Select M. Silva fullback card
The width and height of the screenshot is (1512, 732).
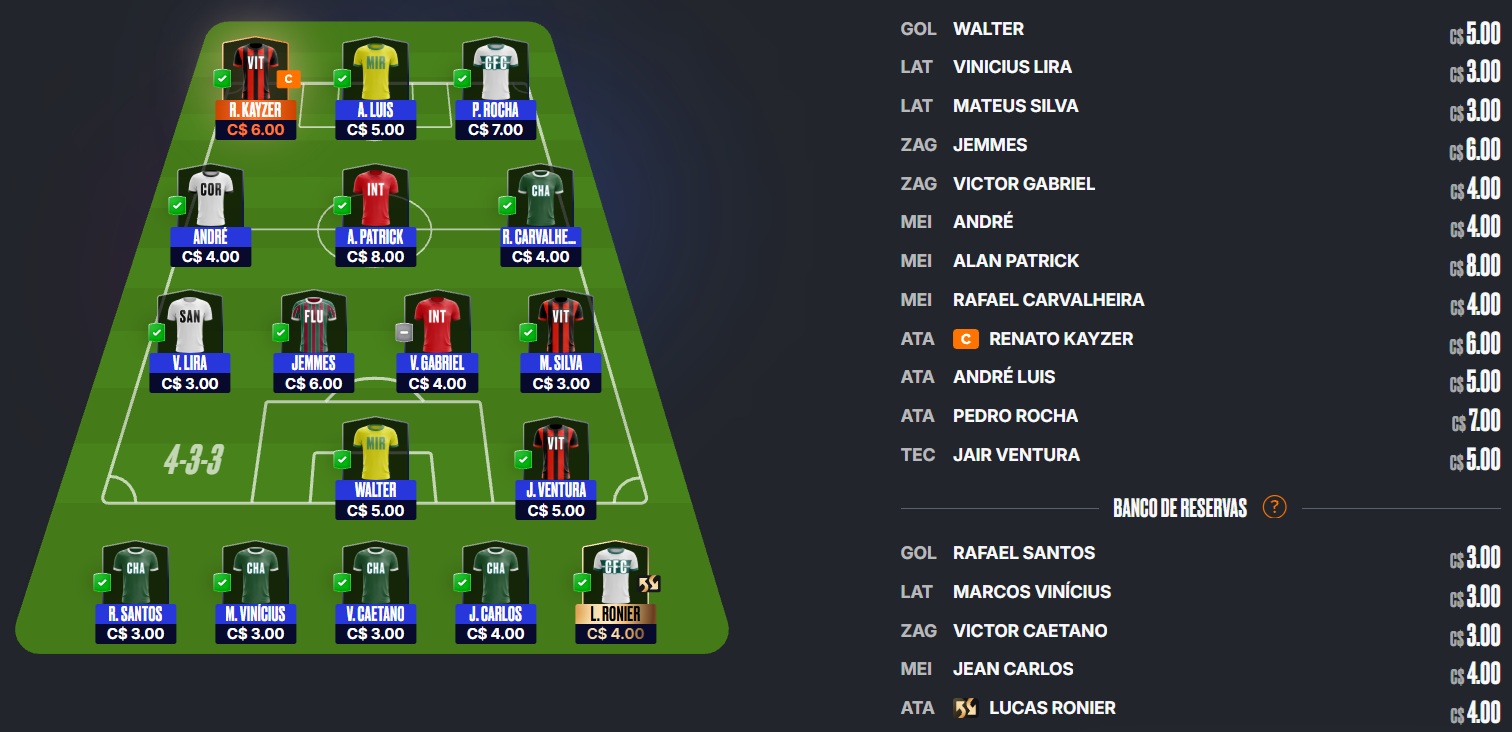[560, 341]
